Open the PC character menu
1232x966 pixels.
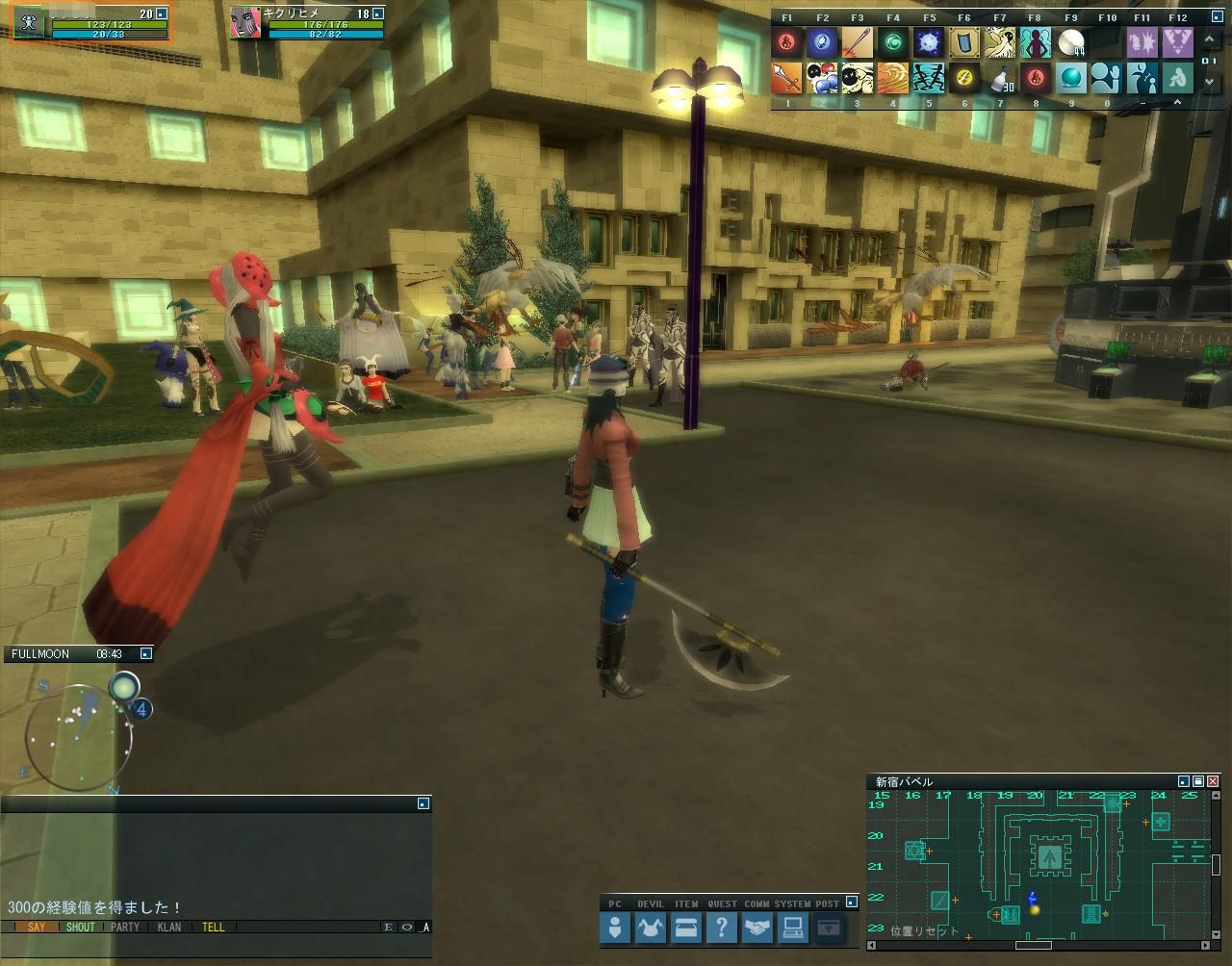pos(615,928)
